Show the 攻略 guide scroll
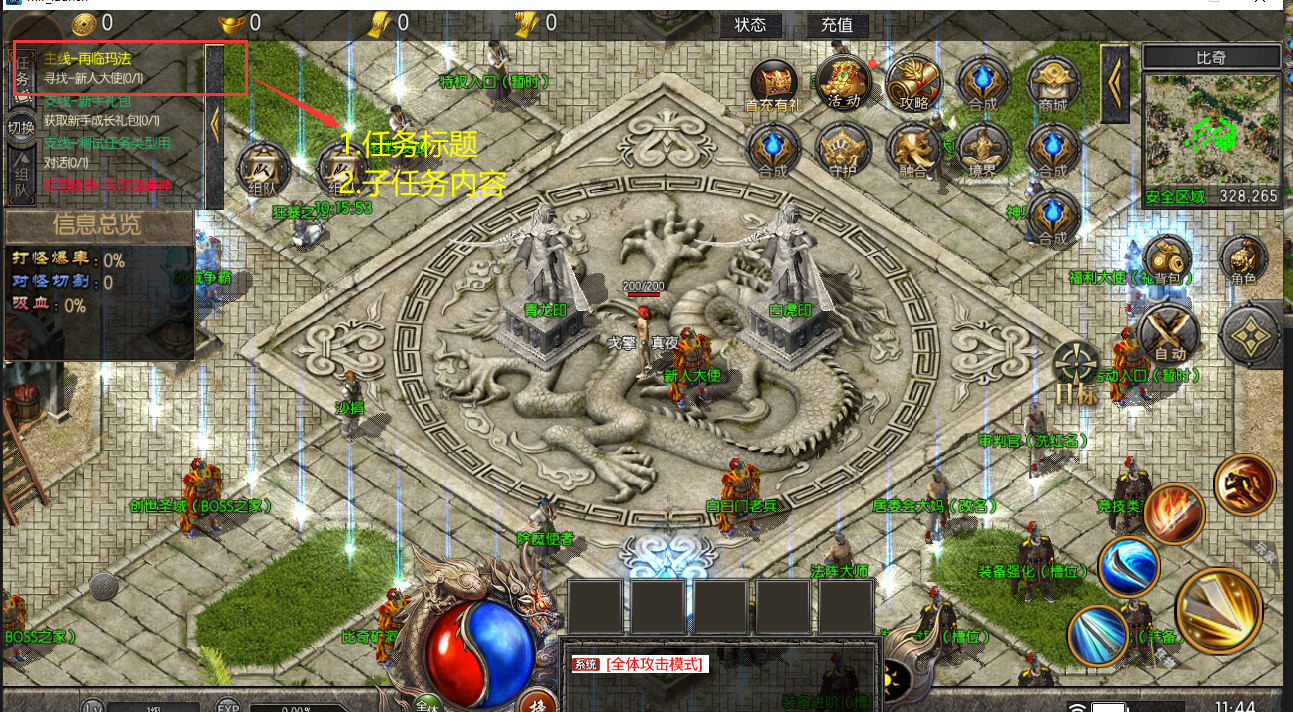This screenshot has height=712, width=1293. coord(914,81)
